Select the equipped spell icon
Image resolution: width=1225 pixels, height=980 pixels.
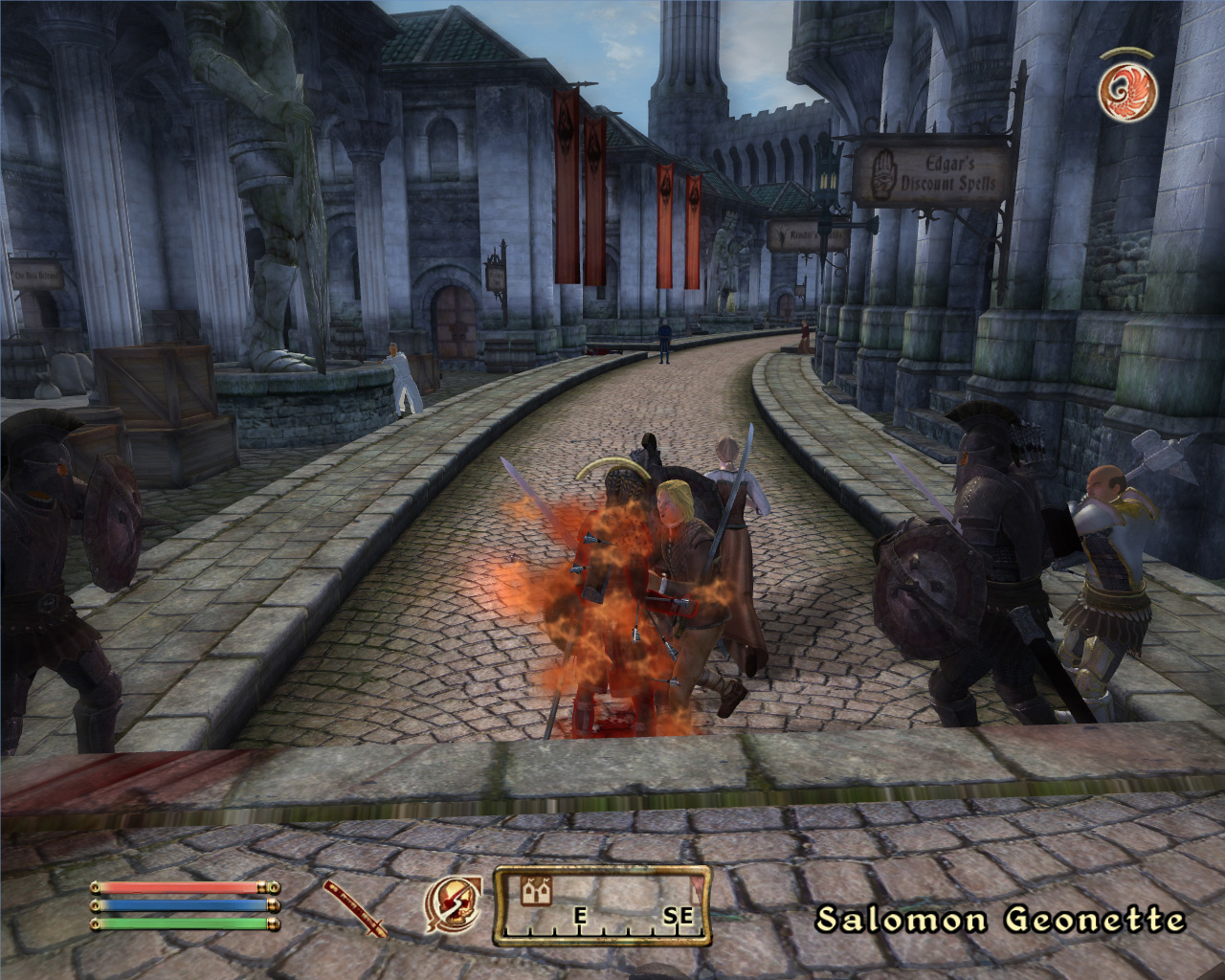pos(453,904)
